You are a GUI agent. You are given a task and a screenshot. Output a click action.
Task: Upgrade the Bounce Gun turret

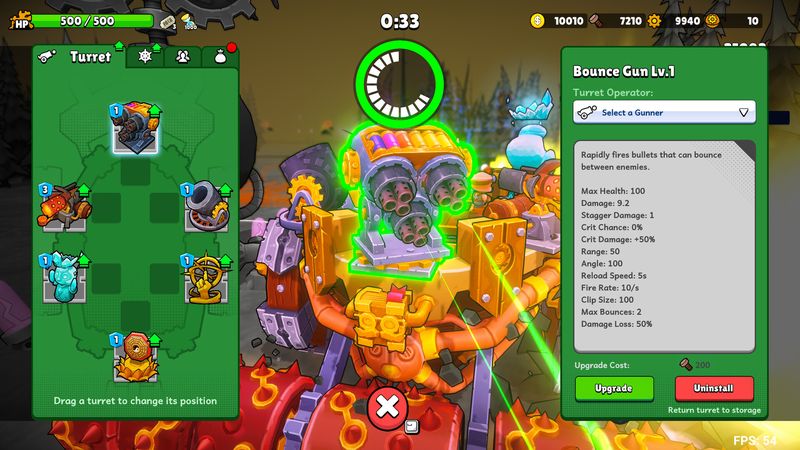(x=614, y=388)
